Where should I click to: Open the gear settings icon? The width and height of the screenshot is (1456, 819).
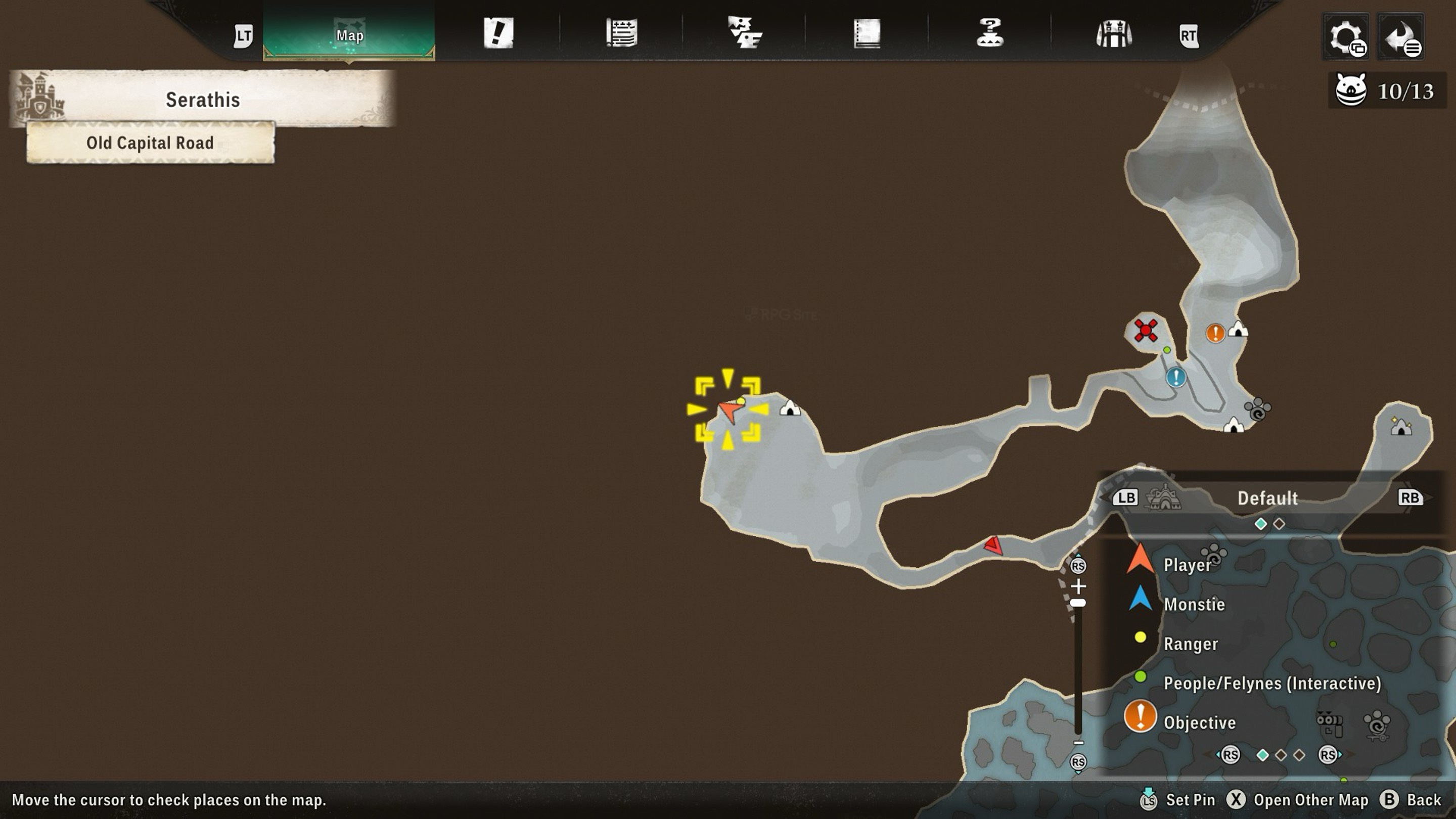point(1346,37)
